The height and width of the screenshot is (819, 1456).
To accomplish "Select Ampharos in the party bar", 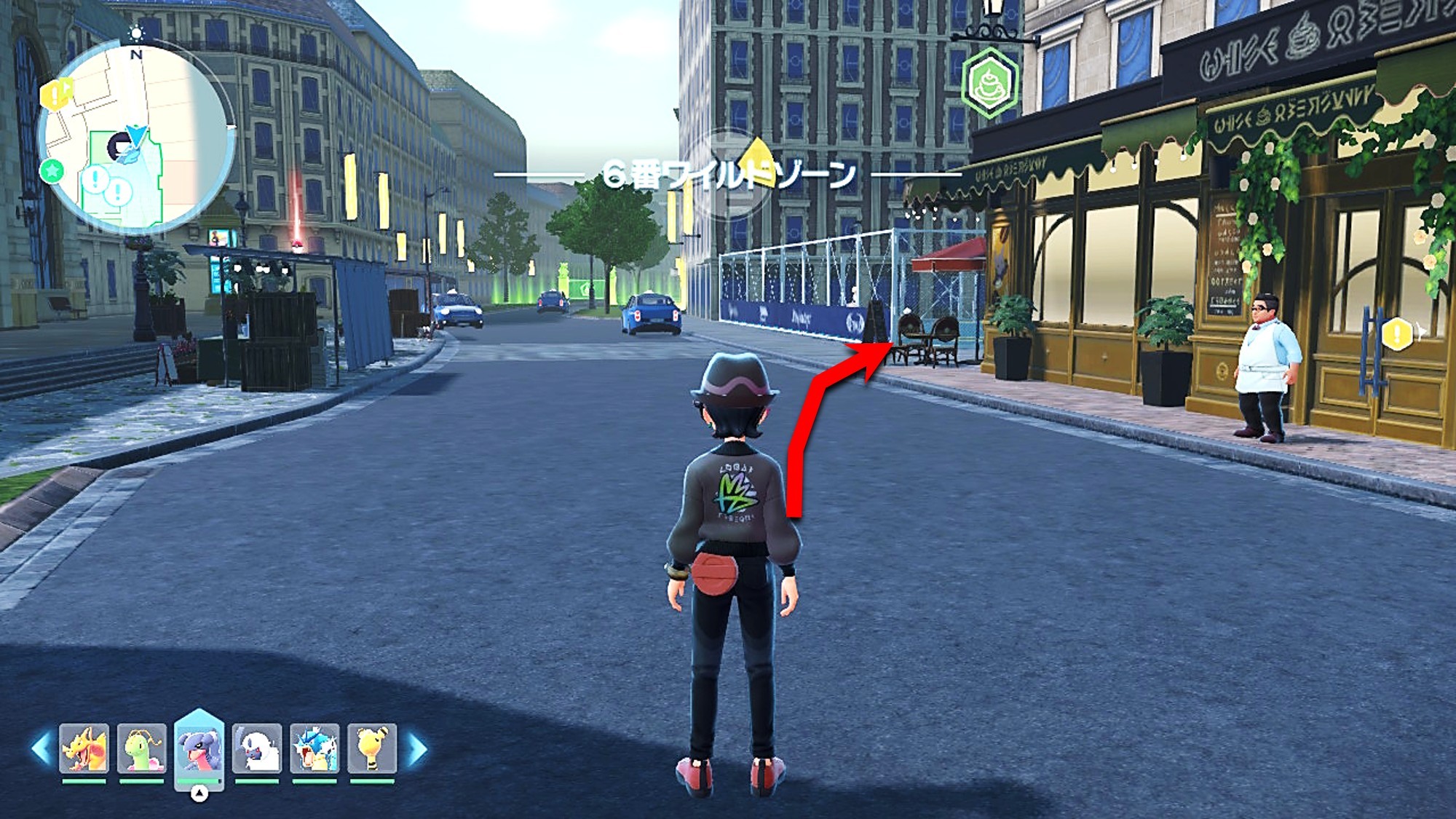I will [371, 748].
